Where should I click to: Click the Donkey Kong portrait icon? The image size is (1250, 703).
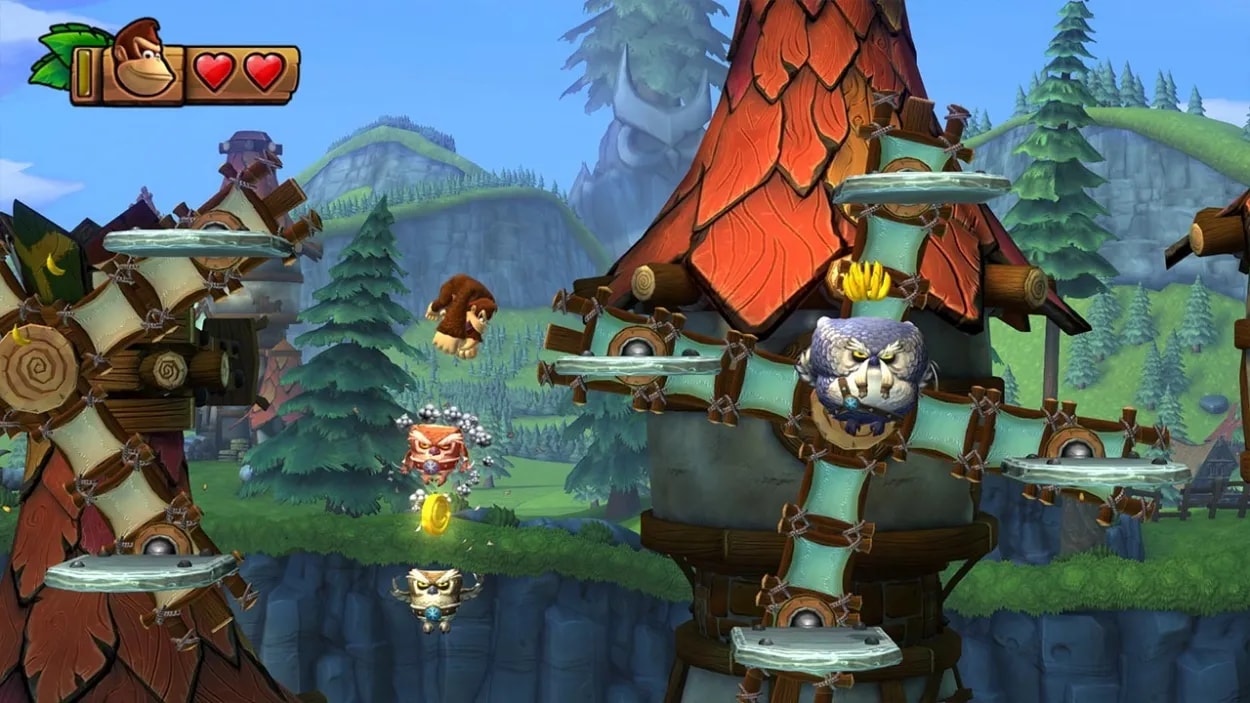[x=141, y=62]
